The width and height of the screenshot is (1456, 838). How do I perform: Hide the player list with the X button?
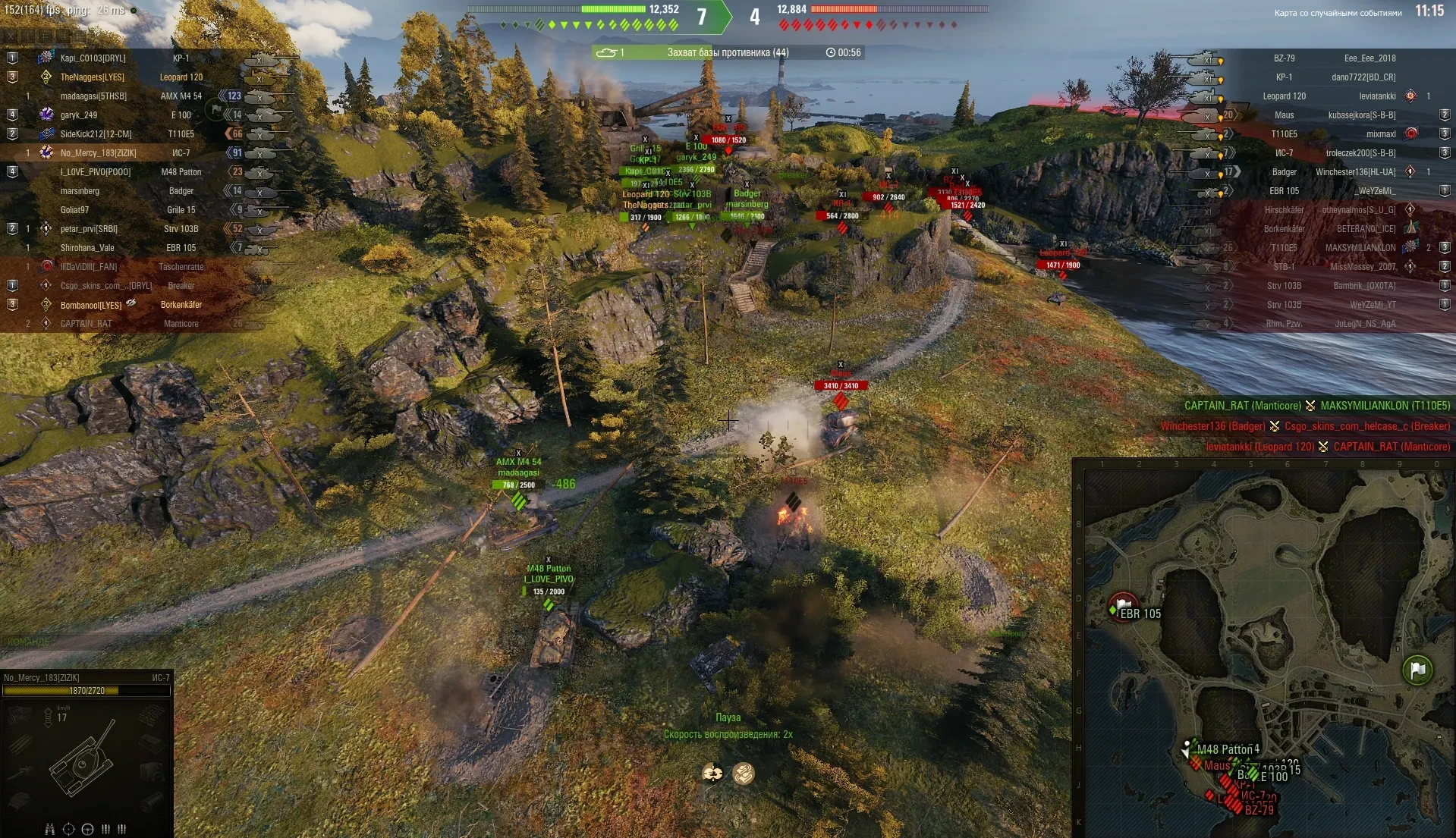tap(11, 36)
